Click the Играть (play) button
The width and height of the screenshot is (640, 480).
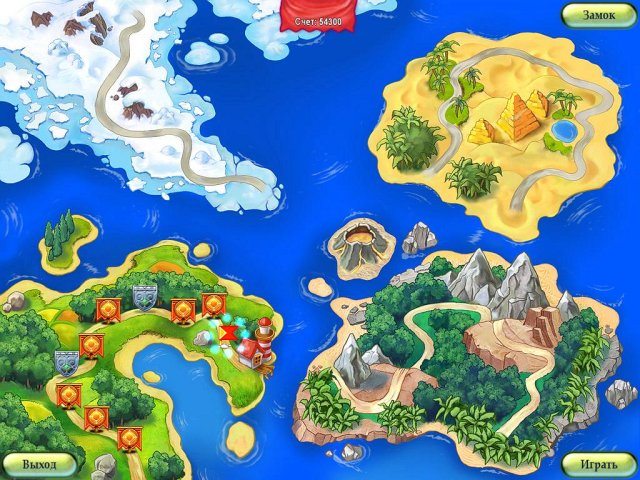[x=598, y=464]
